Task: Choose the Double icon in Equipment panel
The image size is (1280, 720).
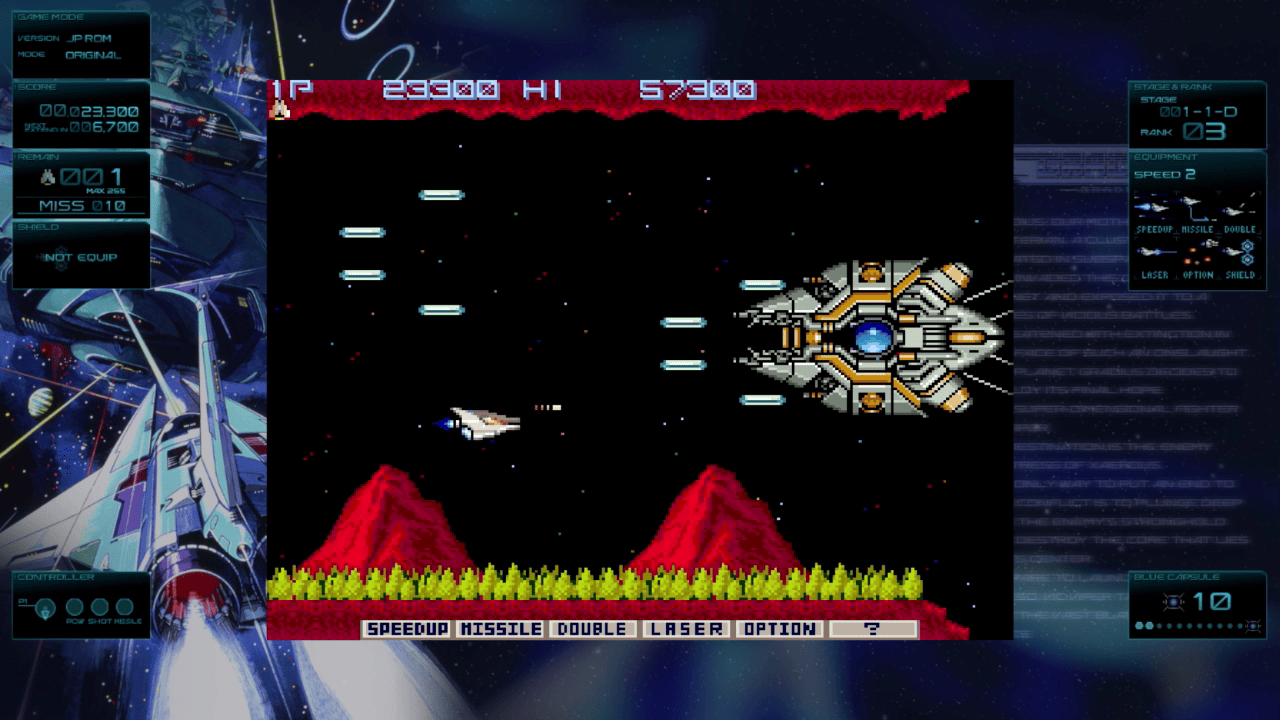Action: tap(1238, 208)
